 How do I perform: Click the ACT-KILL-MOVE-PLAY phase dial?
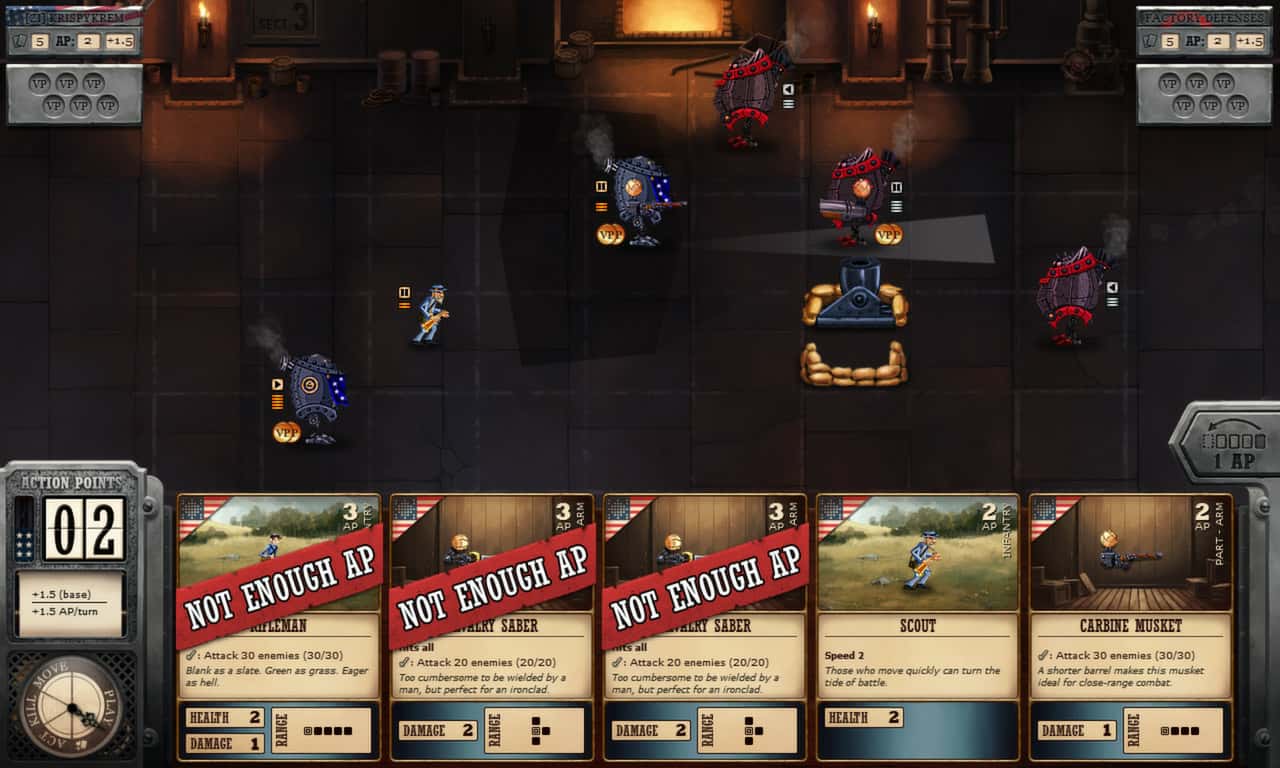pyautogui.click(x=68, y=705)
